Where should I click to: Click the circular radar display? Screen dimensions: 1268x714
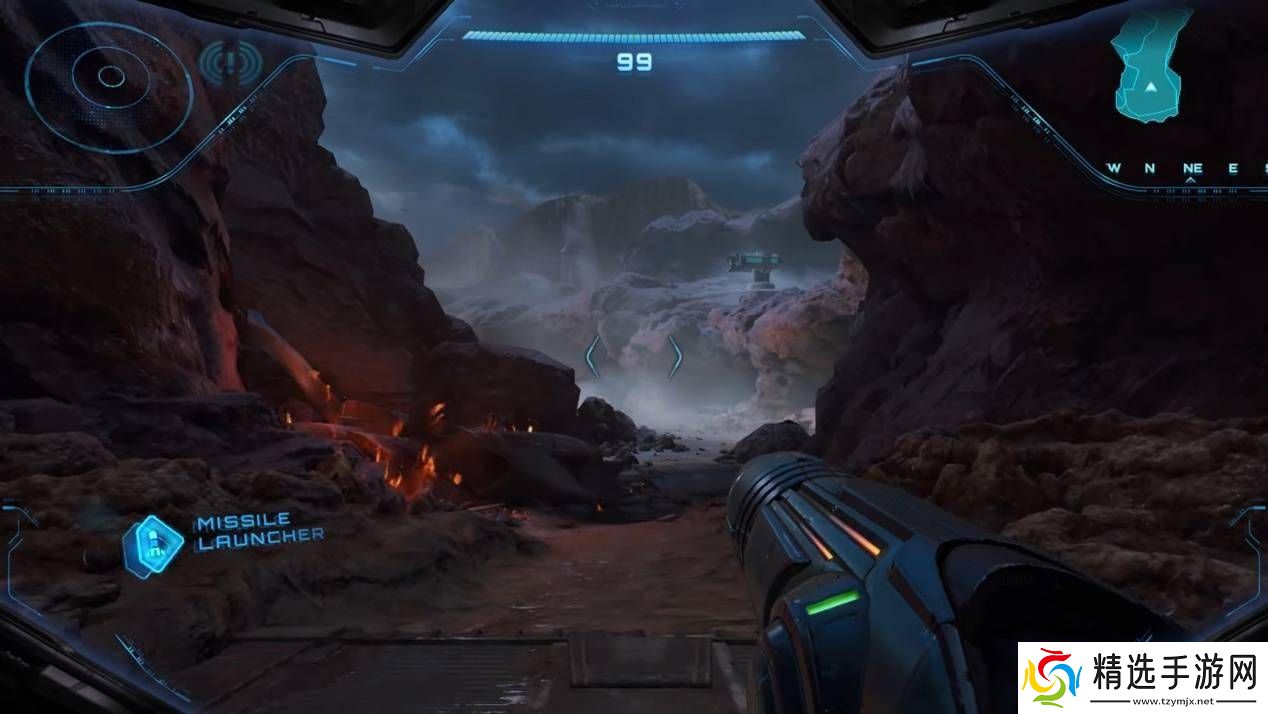point(109,76)
